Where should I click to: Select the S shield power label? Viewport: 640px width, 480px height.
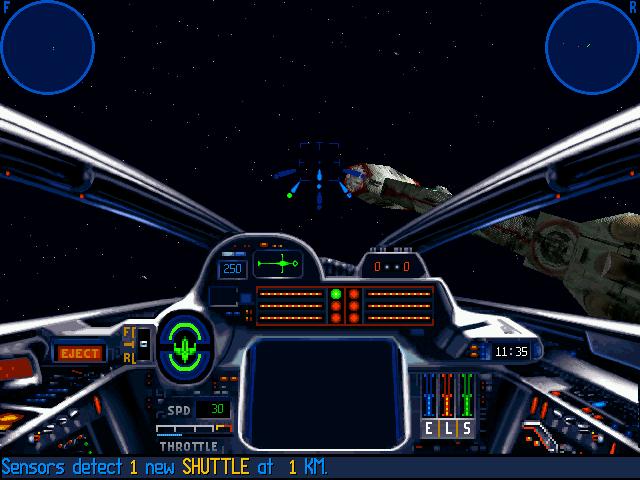(x=466, y=428)
